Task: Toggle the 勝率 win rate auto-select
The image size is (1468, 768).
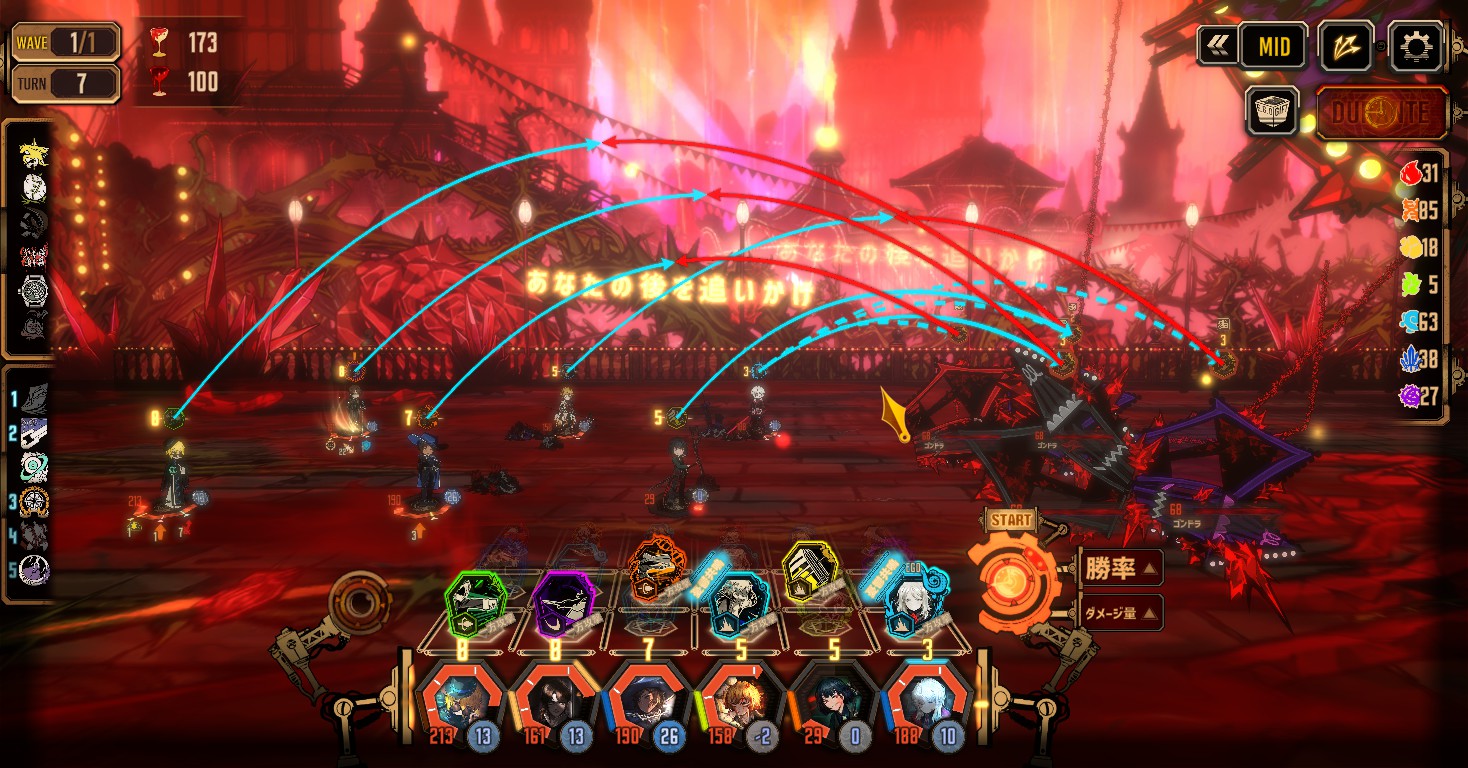Action: pos(1121,569)
